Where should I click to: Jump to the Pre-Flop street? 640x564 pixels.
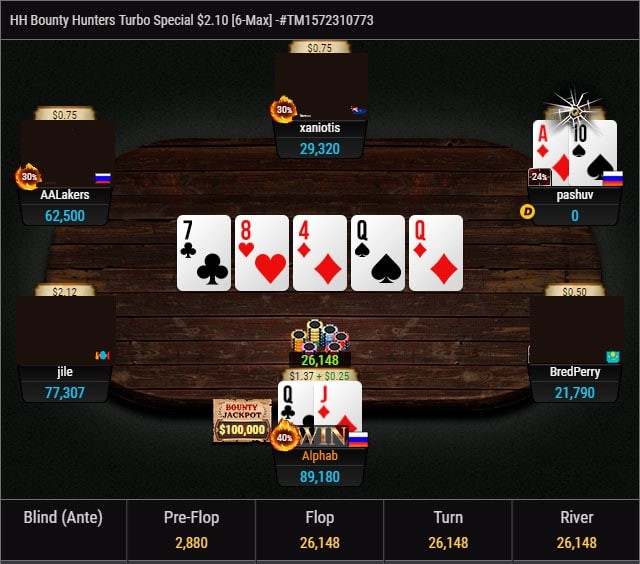[191, 530]
